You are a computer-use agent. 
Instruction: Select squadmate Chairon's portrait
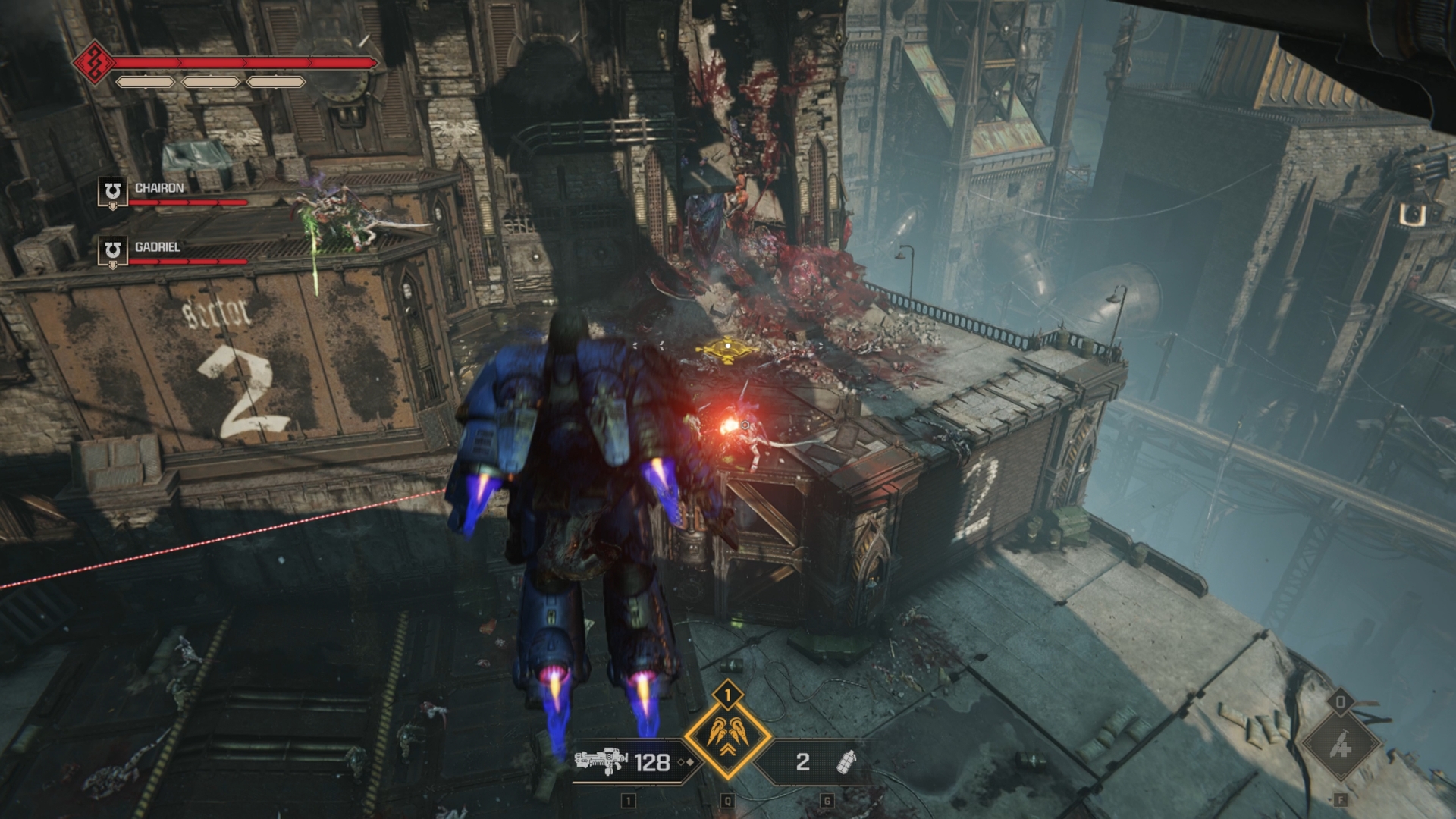pos(112,193)
